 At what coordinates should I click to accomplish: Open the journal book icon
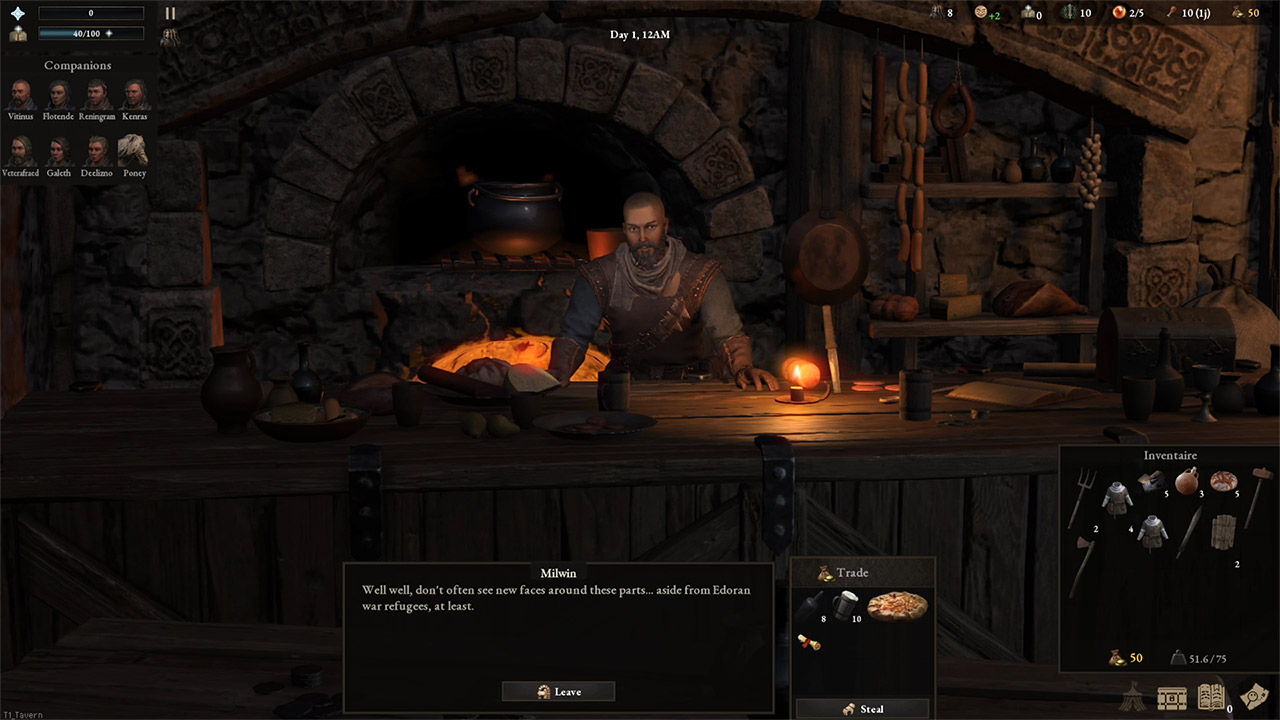coord(1212,697)
